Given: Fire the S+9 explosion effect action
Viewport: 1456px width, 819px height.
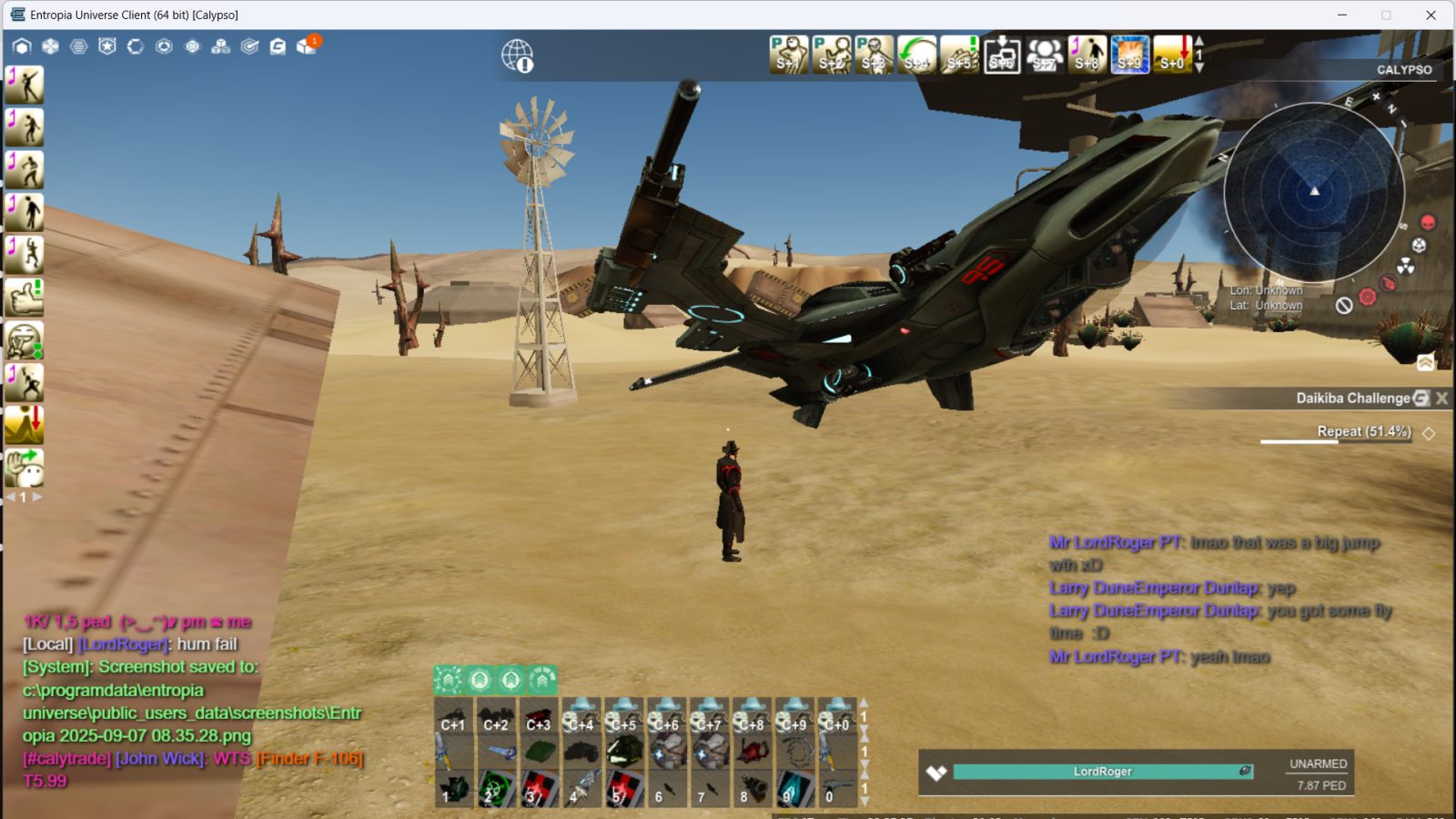Looking at the screenshot, I should click(1129, 55).
